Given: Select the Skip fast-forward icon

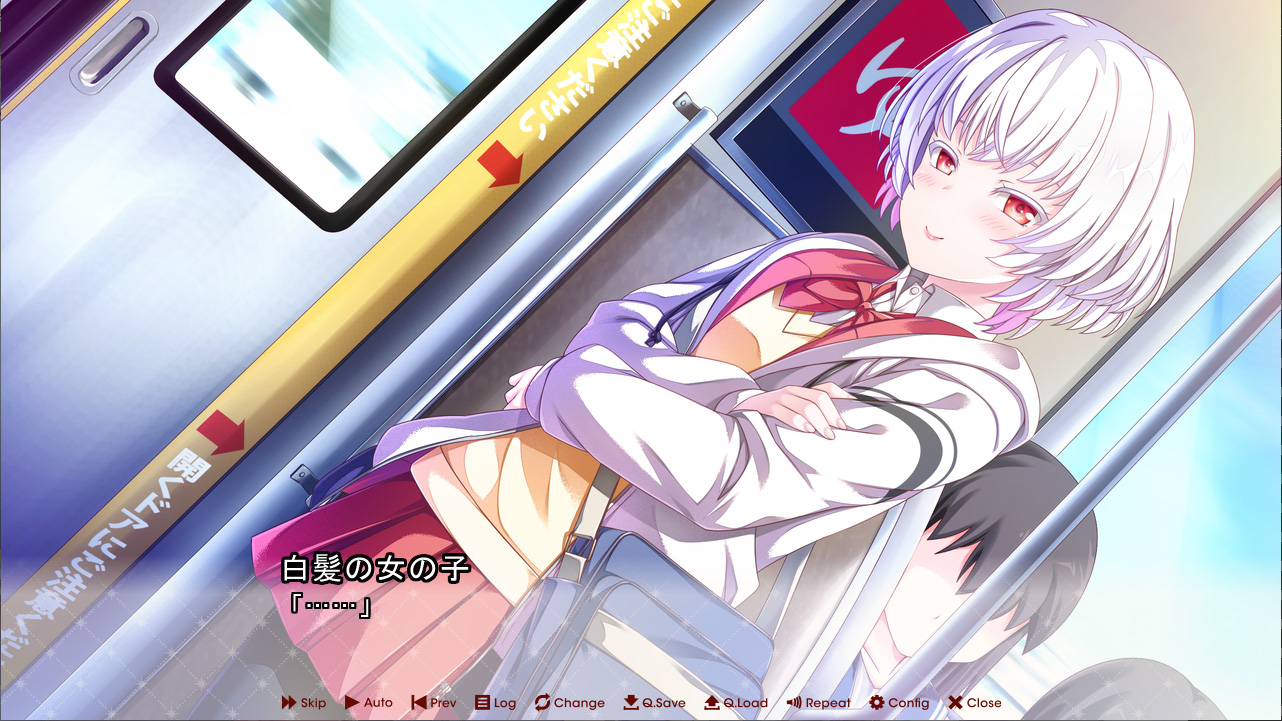Looking at the screenshot, I should 288,703.
